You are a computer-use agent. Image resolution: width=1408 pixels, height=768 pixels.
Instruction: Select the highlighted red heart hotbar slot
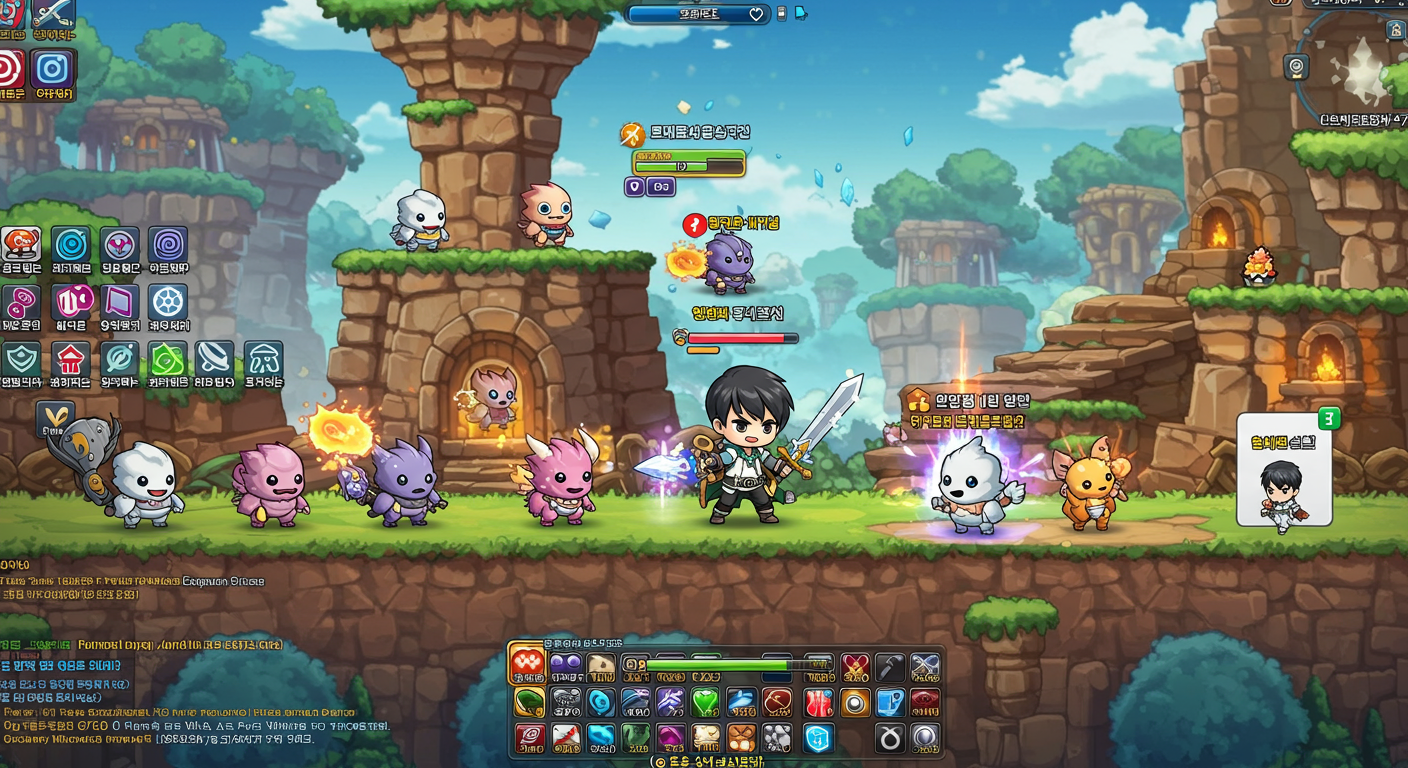[527, 664]
